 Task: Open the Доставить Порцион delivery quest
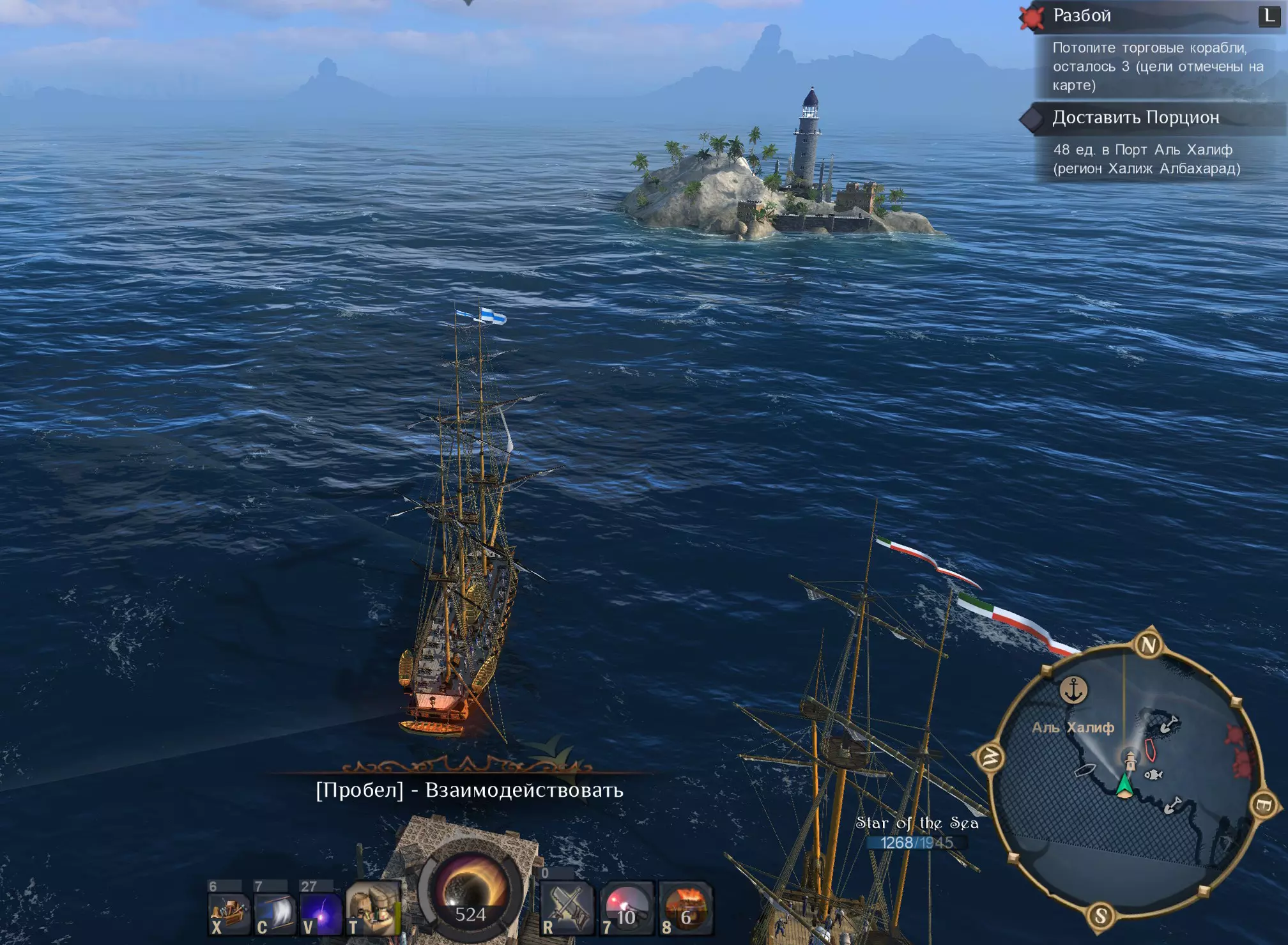[x=1136, y=118]
